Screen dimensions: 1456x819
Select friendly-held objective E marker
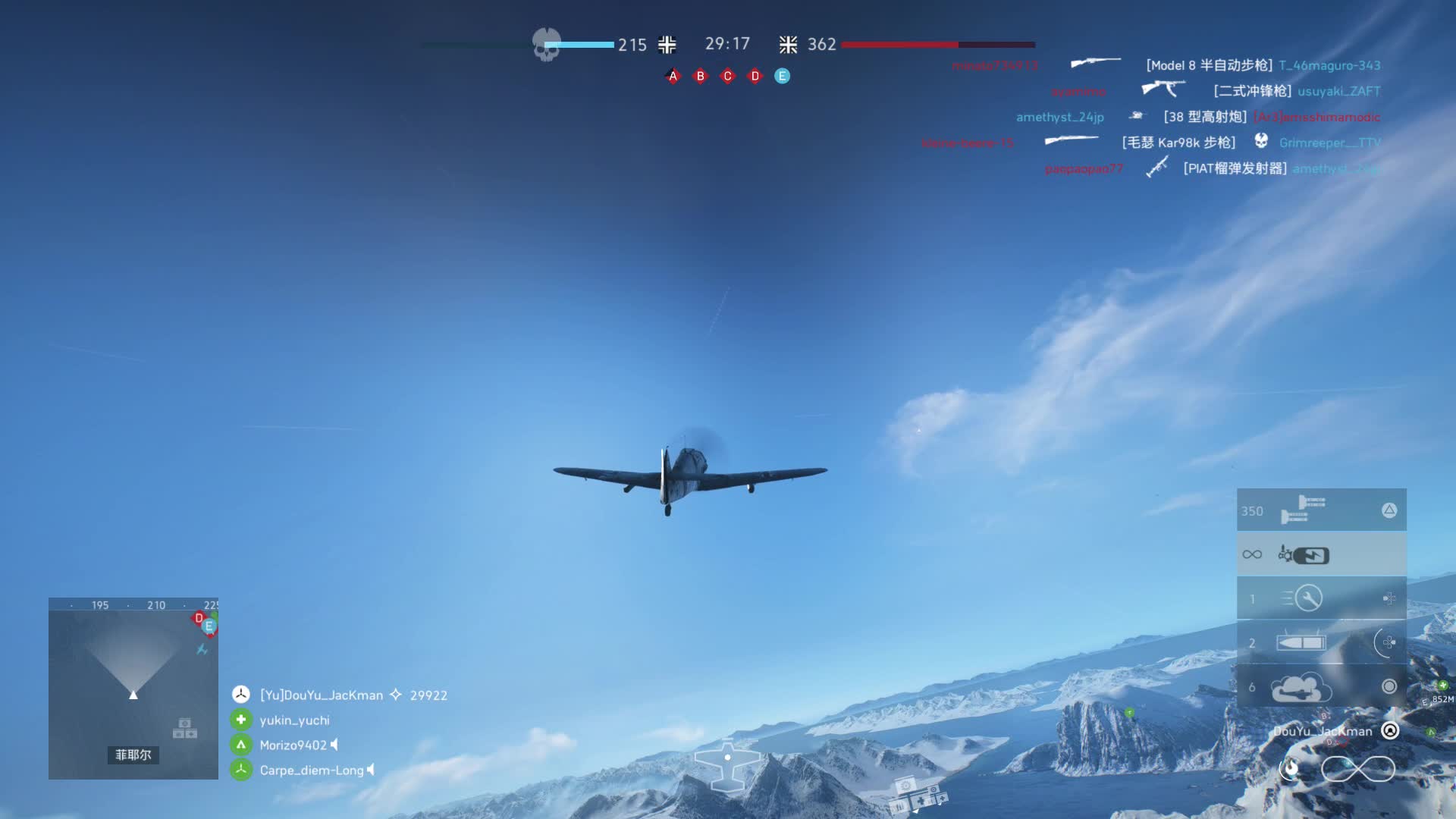[x=782, y=76]
